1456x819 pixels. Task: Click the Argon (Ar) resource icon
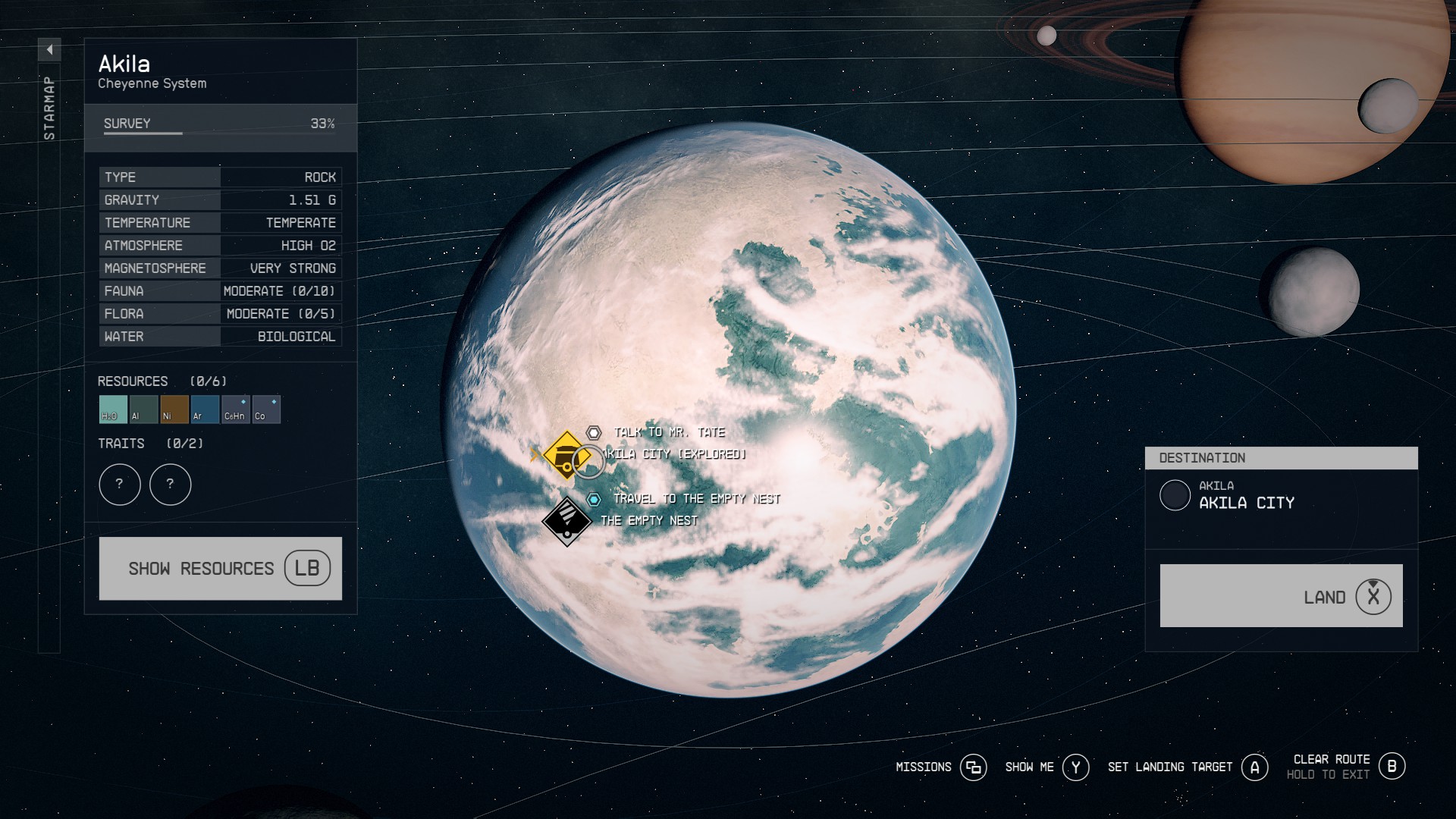(204, 409)
